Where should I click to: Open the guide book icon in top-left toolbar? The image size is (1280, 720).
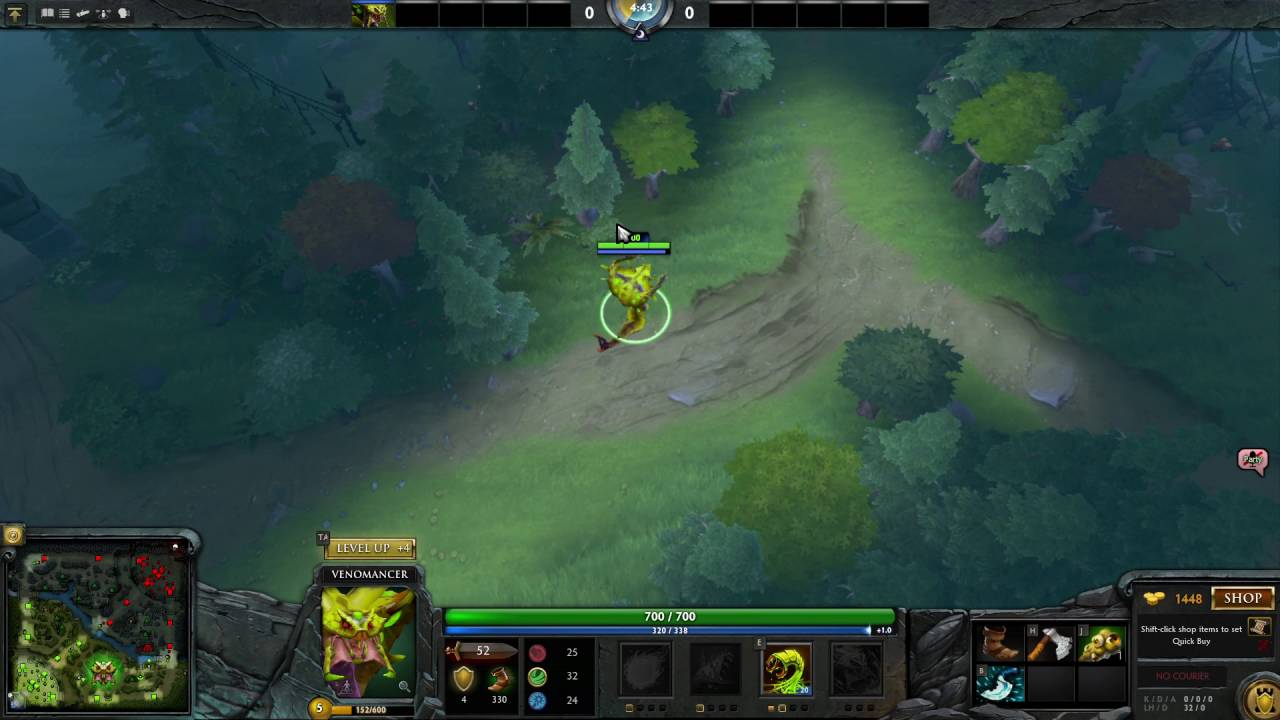[48, 13]
